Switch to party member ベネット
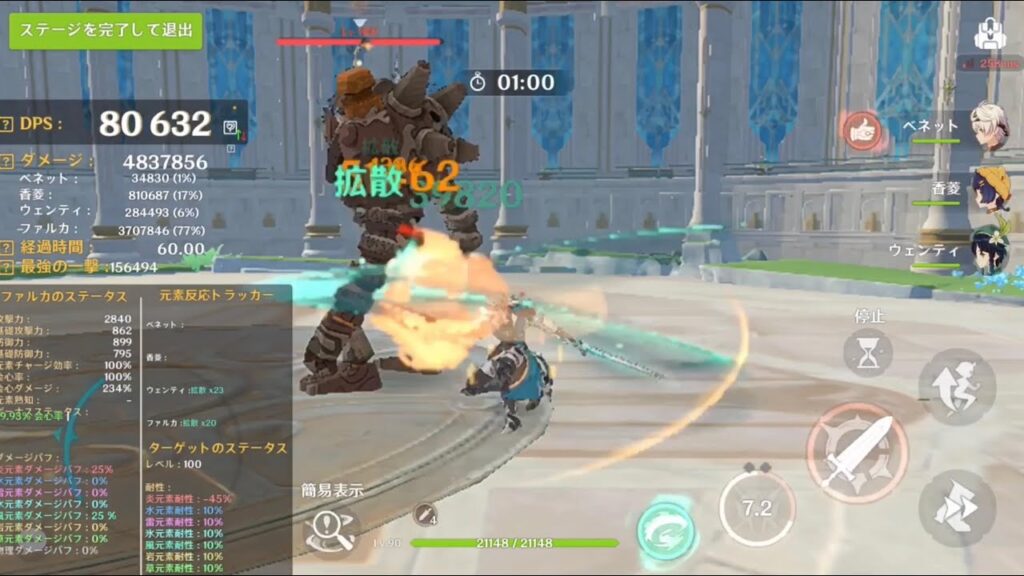1024x576 pixels. (x=988, y=127)
